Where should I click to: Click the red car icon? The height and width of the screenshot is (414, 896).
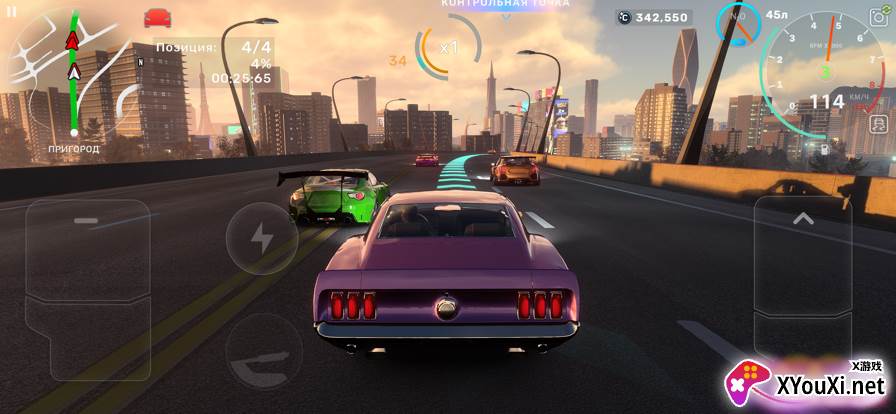point(157,17)
